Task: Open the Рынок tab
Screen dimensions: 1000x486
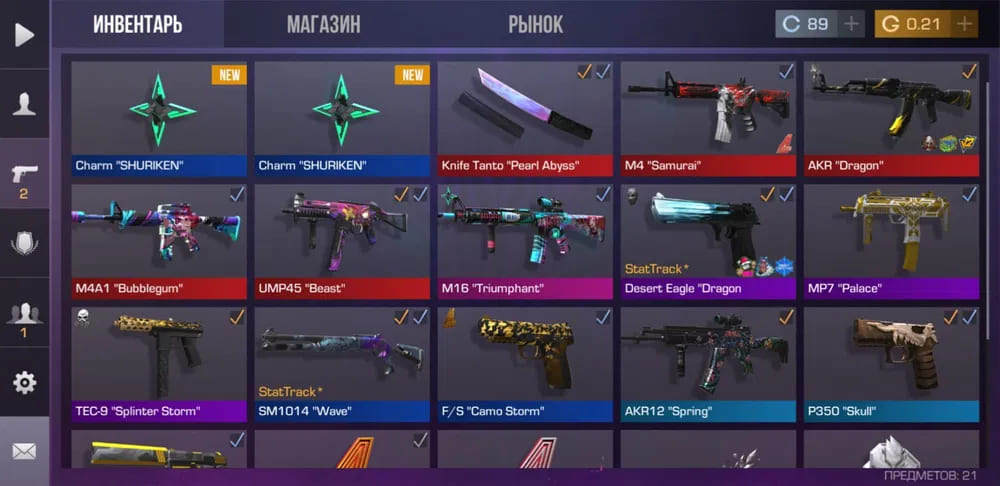Action: [535, 24]
